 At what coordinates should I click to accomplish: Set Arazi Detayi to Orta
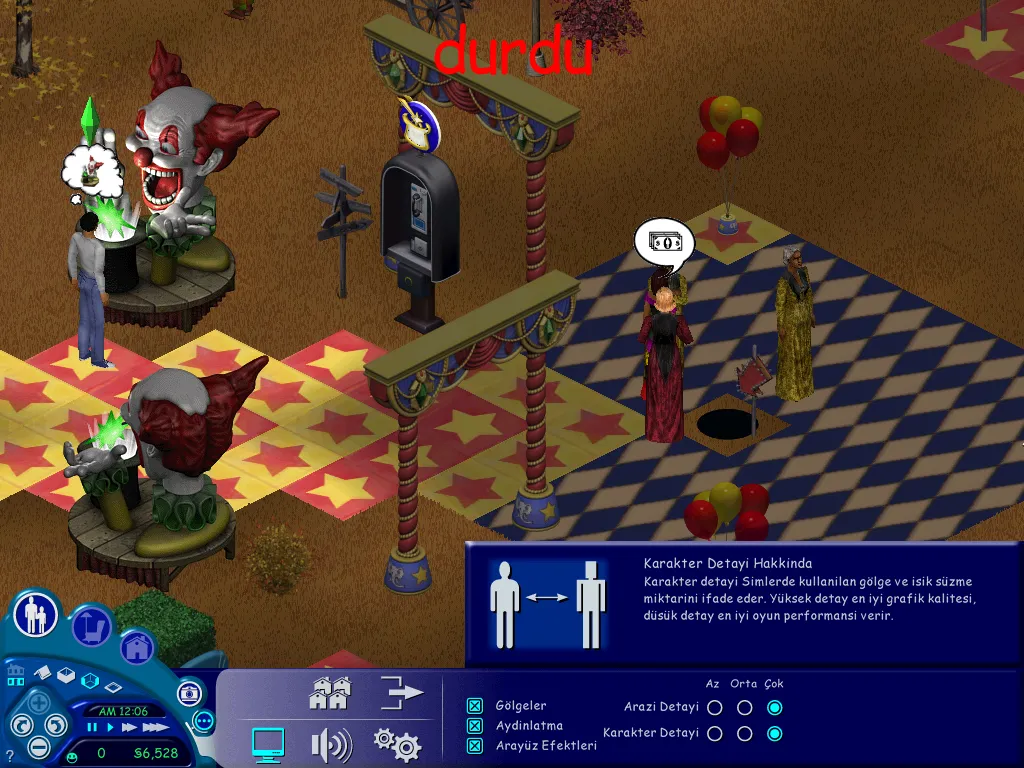point(744,708)
